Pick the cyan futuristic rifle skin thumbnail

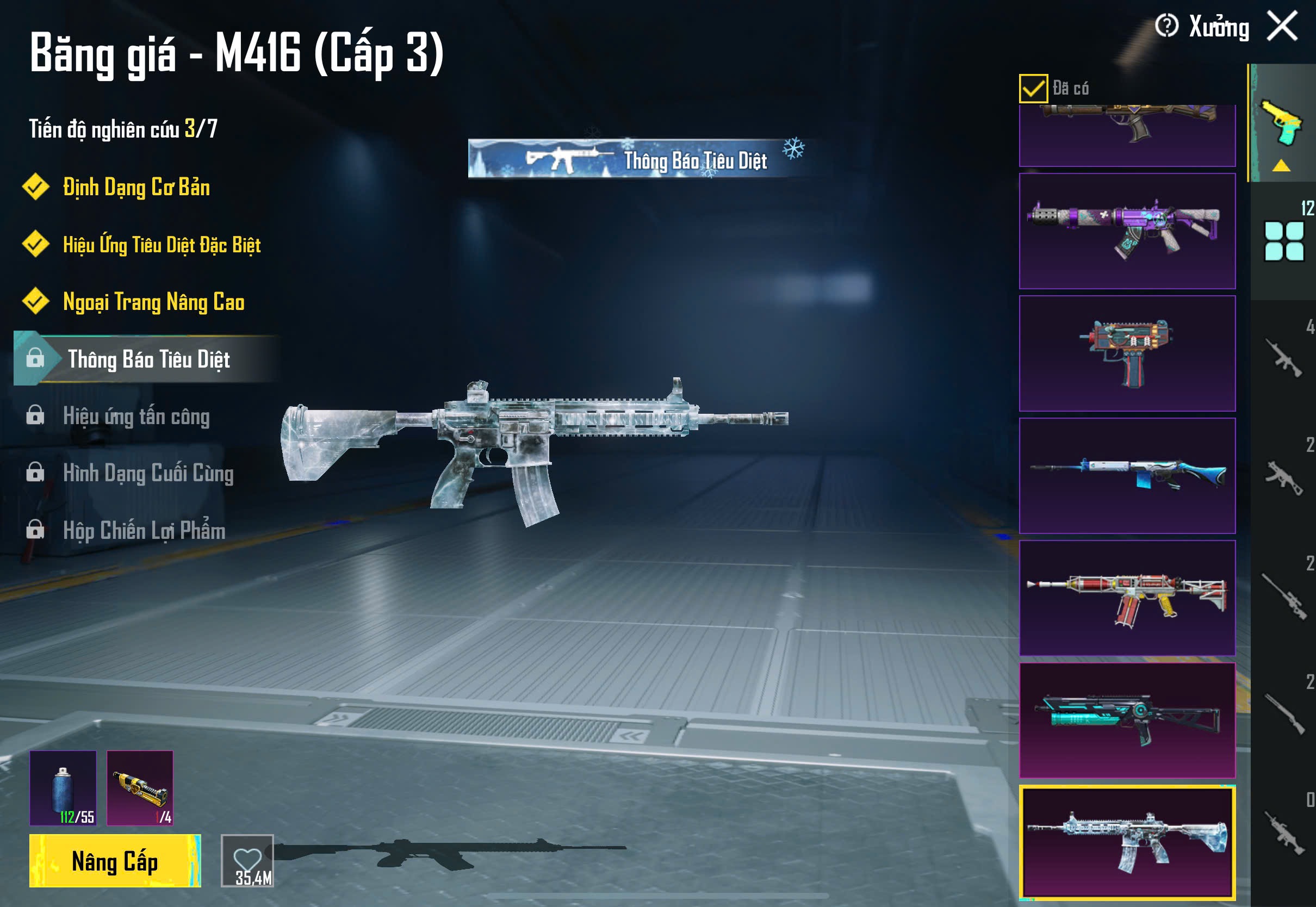1127,720
